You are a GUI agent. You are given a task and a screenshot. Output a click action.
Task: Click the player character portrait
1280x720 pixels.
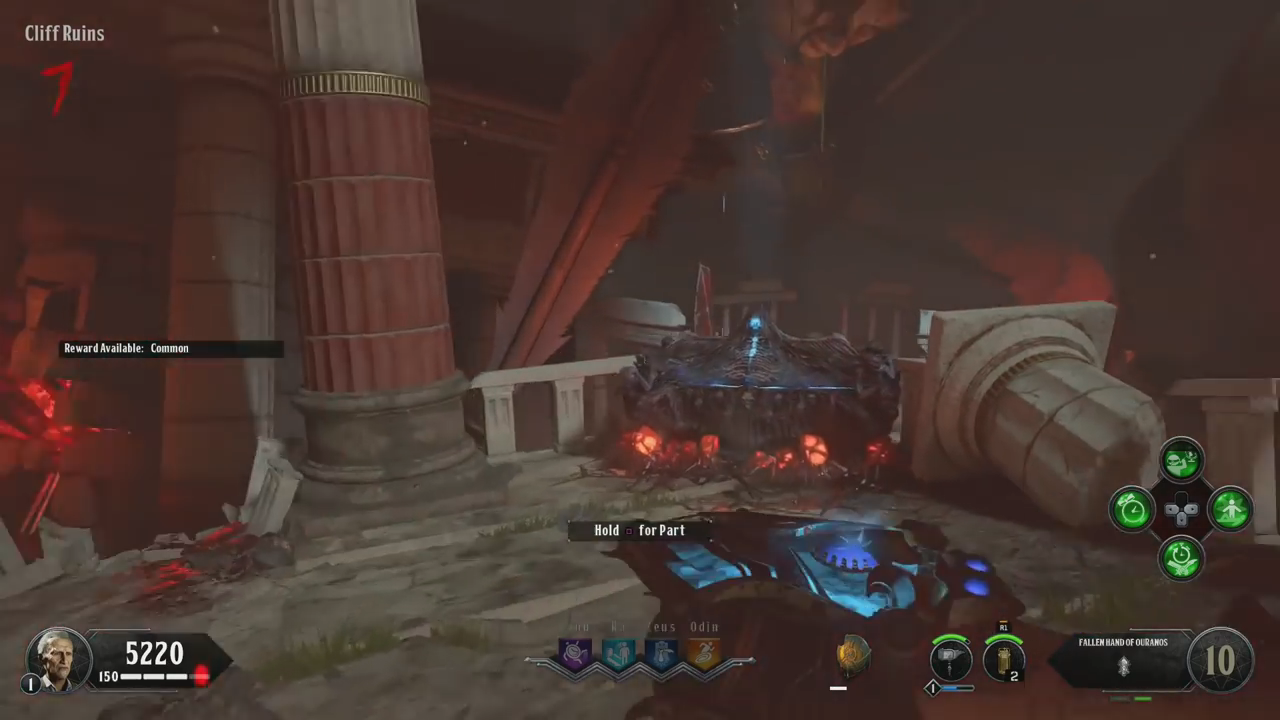click(59, 659)
